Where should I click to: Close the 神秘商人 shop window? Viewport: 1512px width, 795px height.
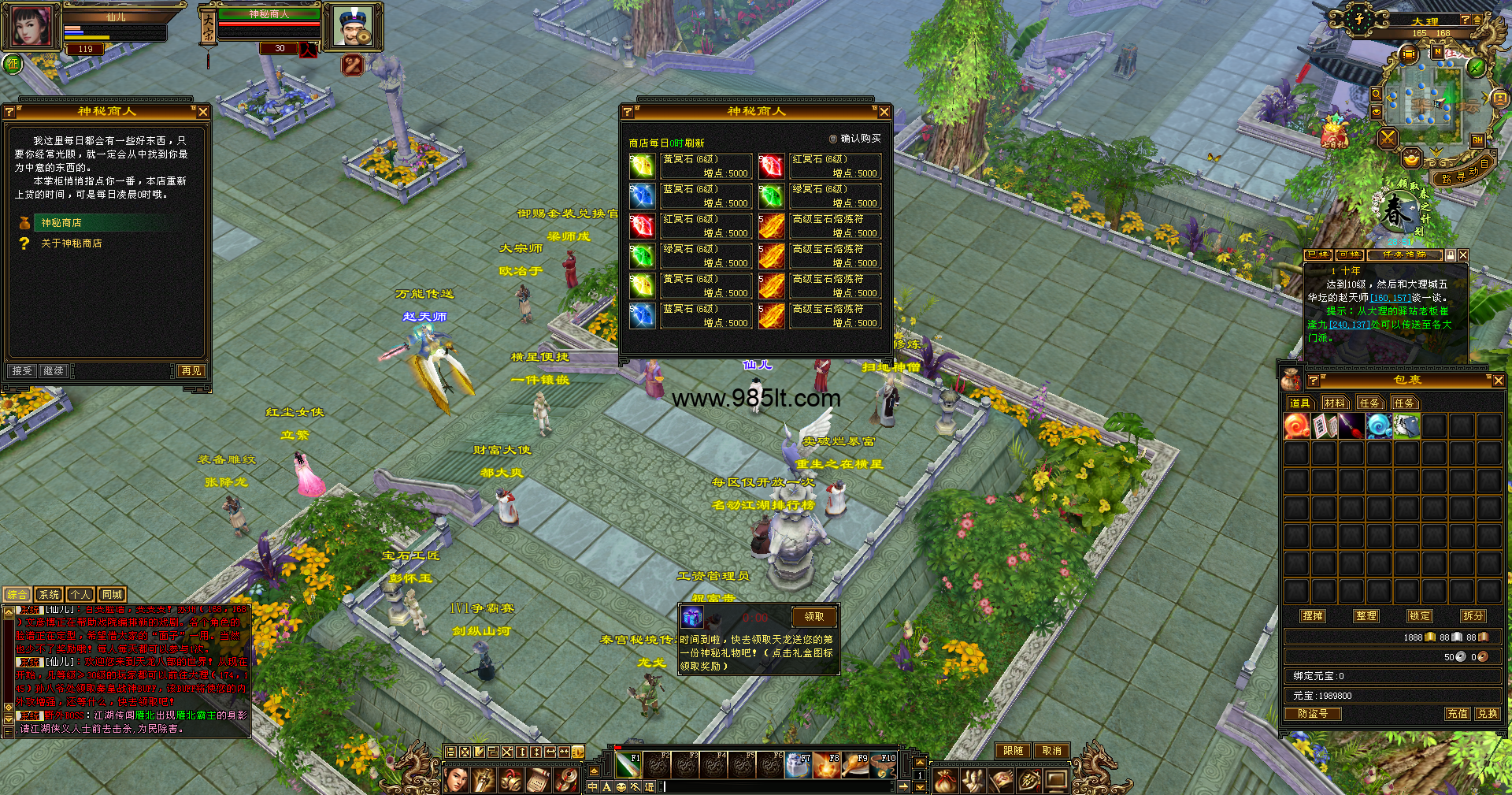pos(884,112)
